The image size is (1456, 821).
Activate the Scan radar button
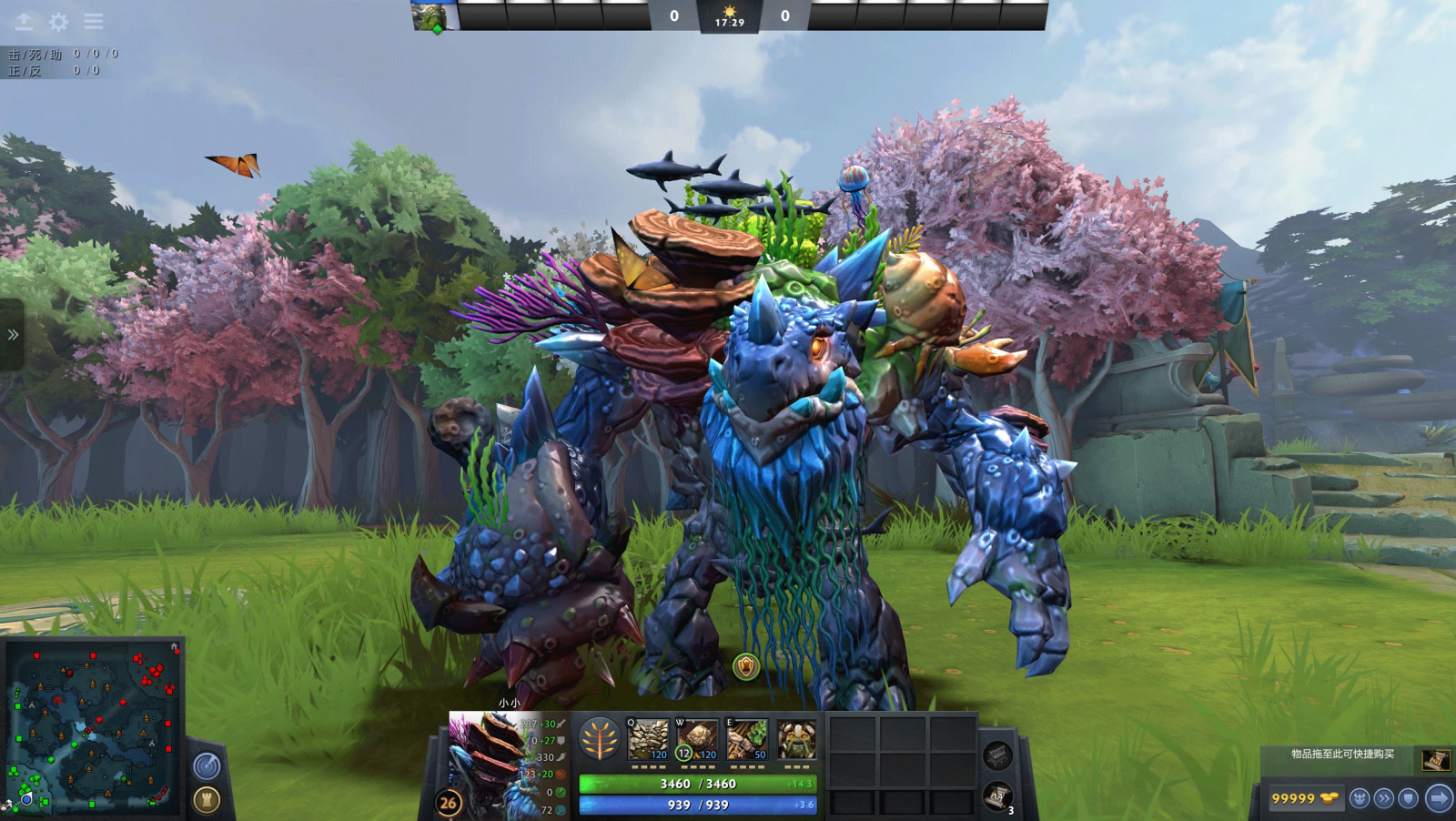click(x=207, y=766)
